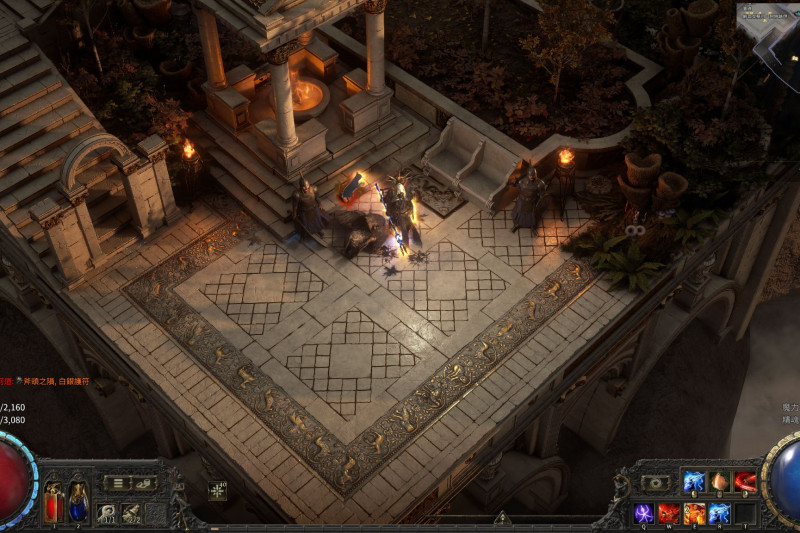Activate the purple lightning skill on Q
Screen dimensions: 800x533
tap(645, 513)
